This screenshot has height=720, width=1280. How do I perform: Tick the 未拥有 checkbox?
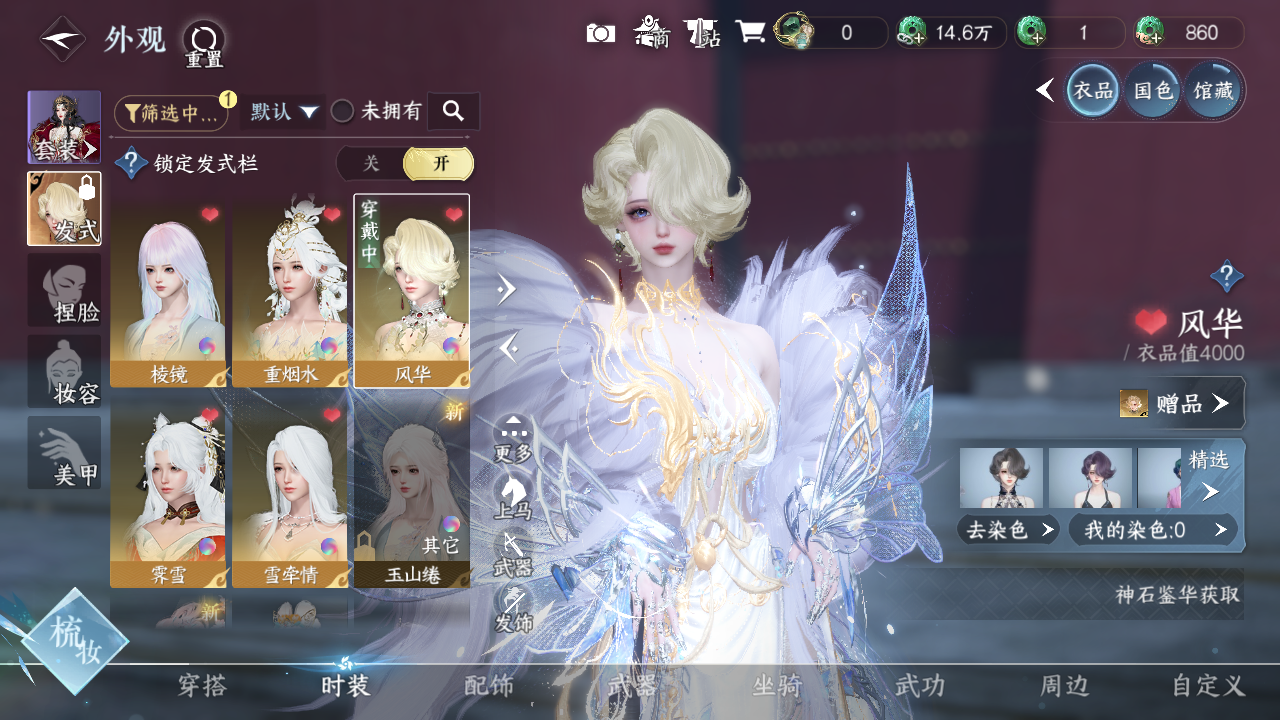point(343,112)
